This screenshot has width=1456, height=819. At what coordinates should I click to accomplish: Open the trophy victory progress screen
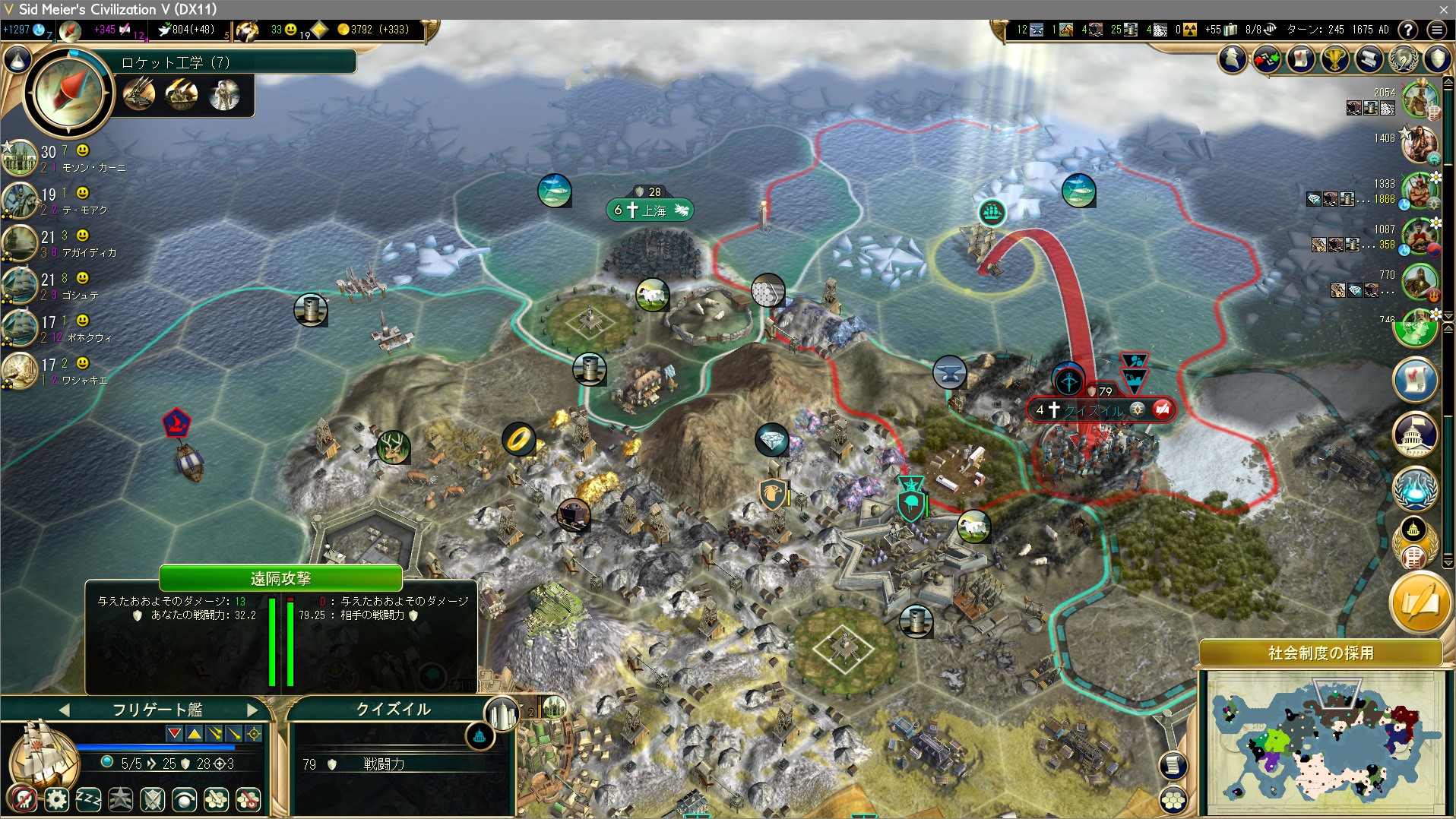[1334, 58]
